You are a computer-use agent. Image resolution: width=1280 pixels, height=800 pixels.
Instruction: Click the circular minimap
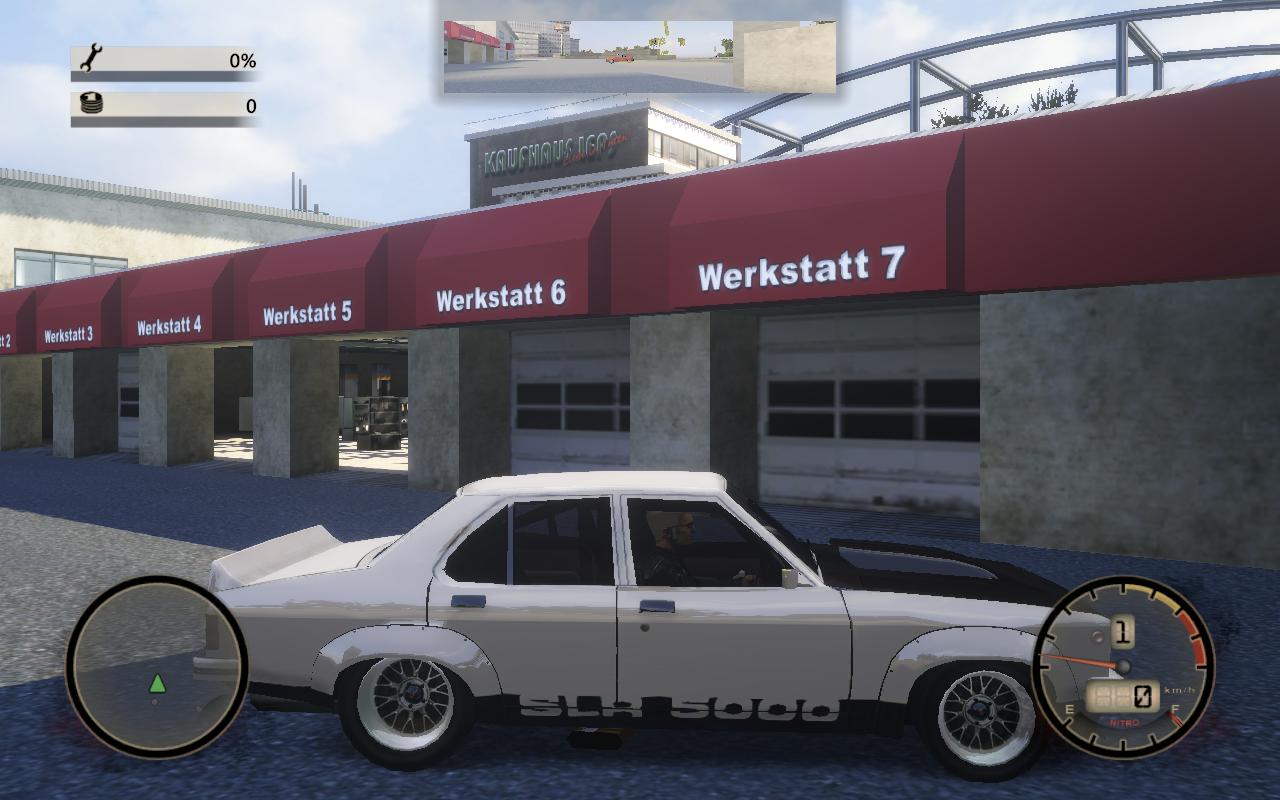click(156, 667)
